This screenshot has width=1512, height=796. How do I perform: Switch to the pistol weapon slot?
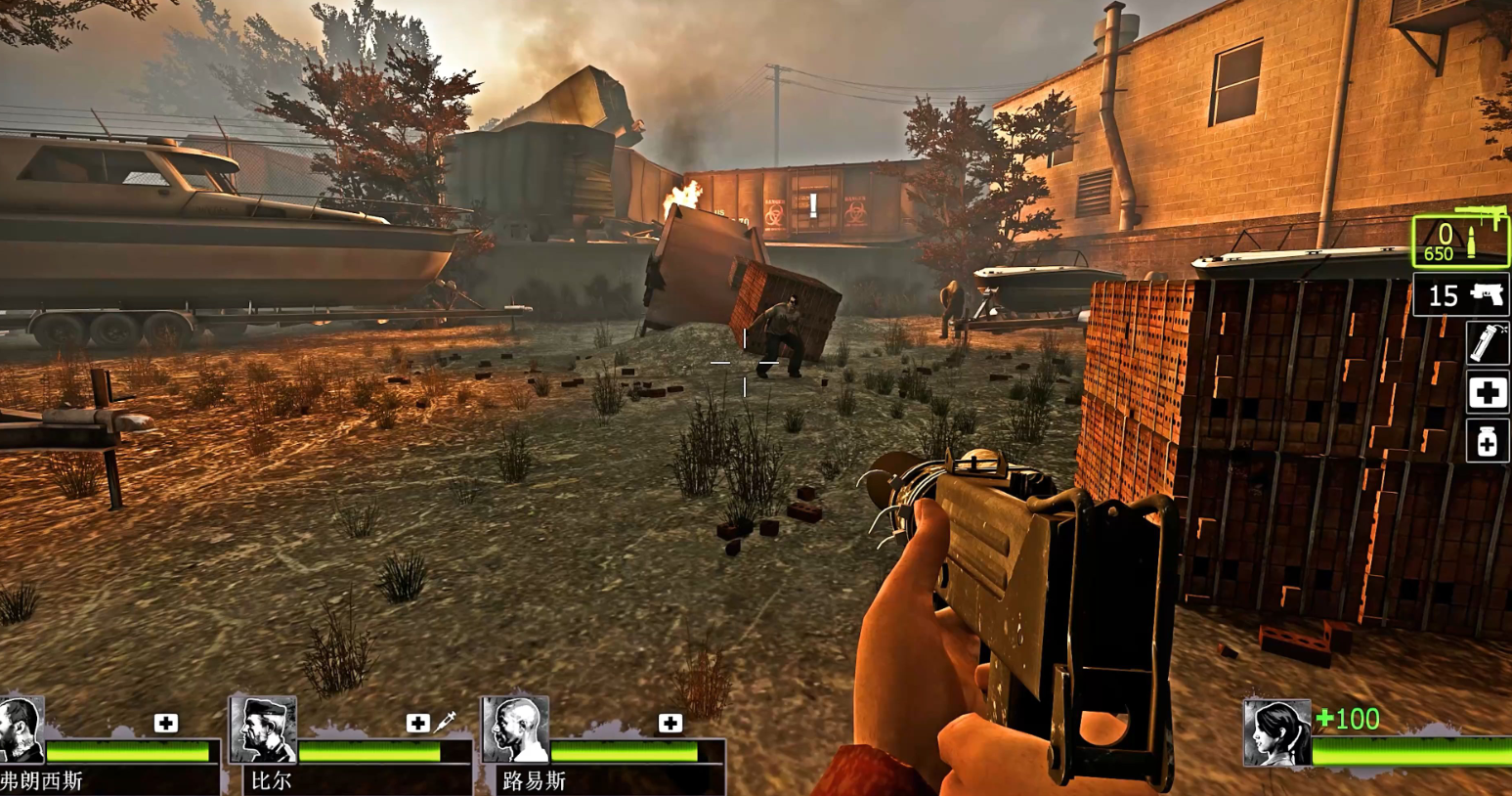click(x=1460, y=294)
